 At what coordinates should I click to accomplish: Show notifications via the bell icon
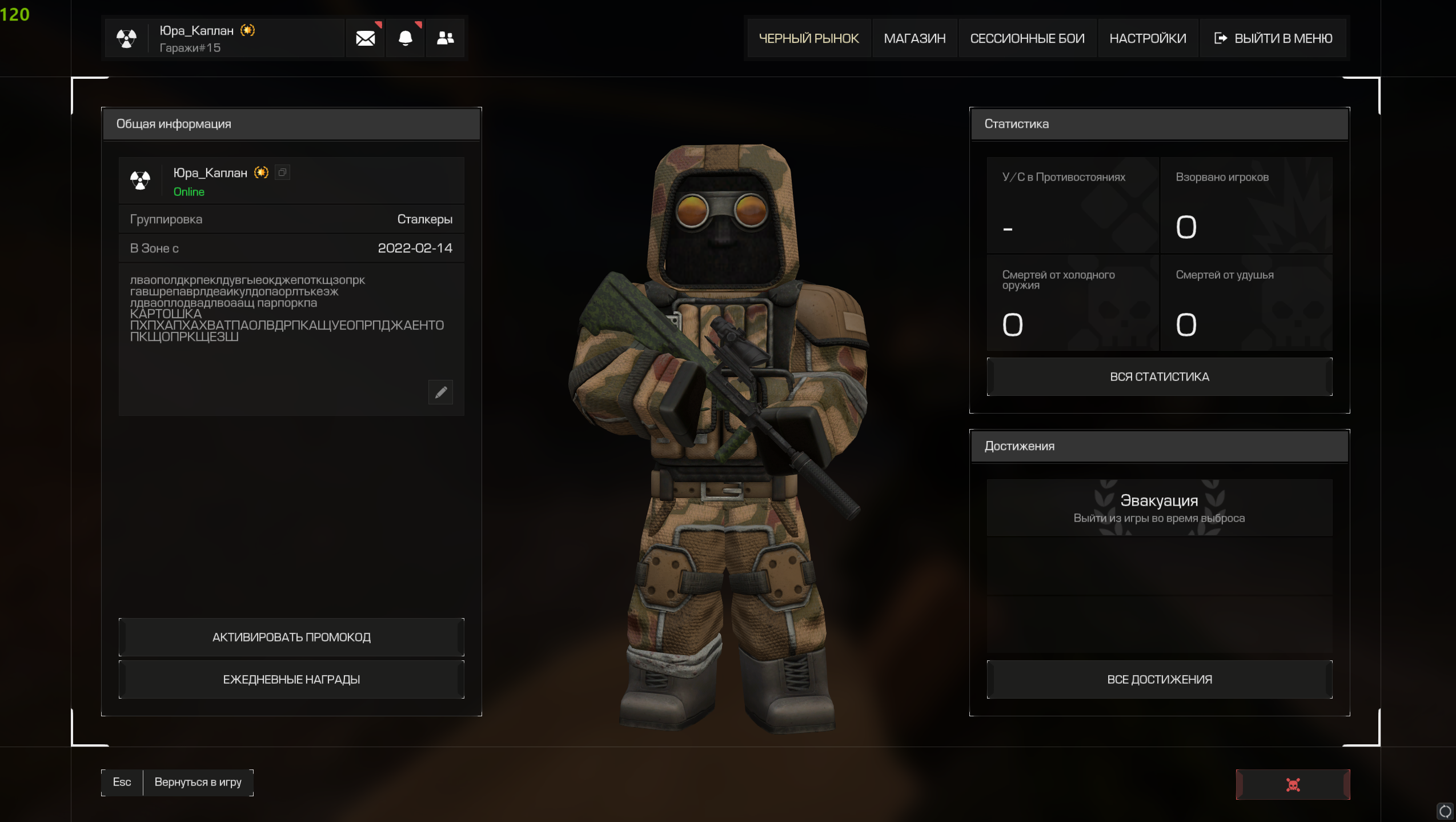tap(405, 38)
